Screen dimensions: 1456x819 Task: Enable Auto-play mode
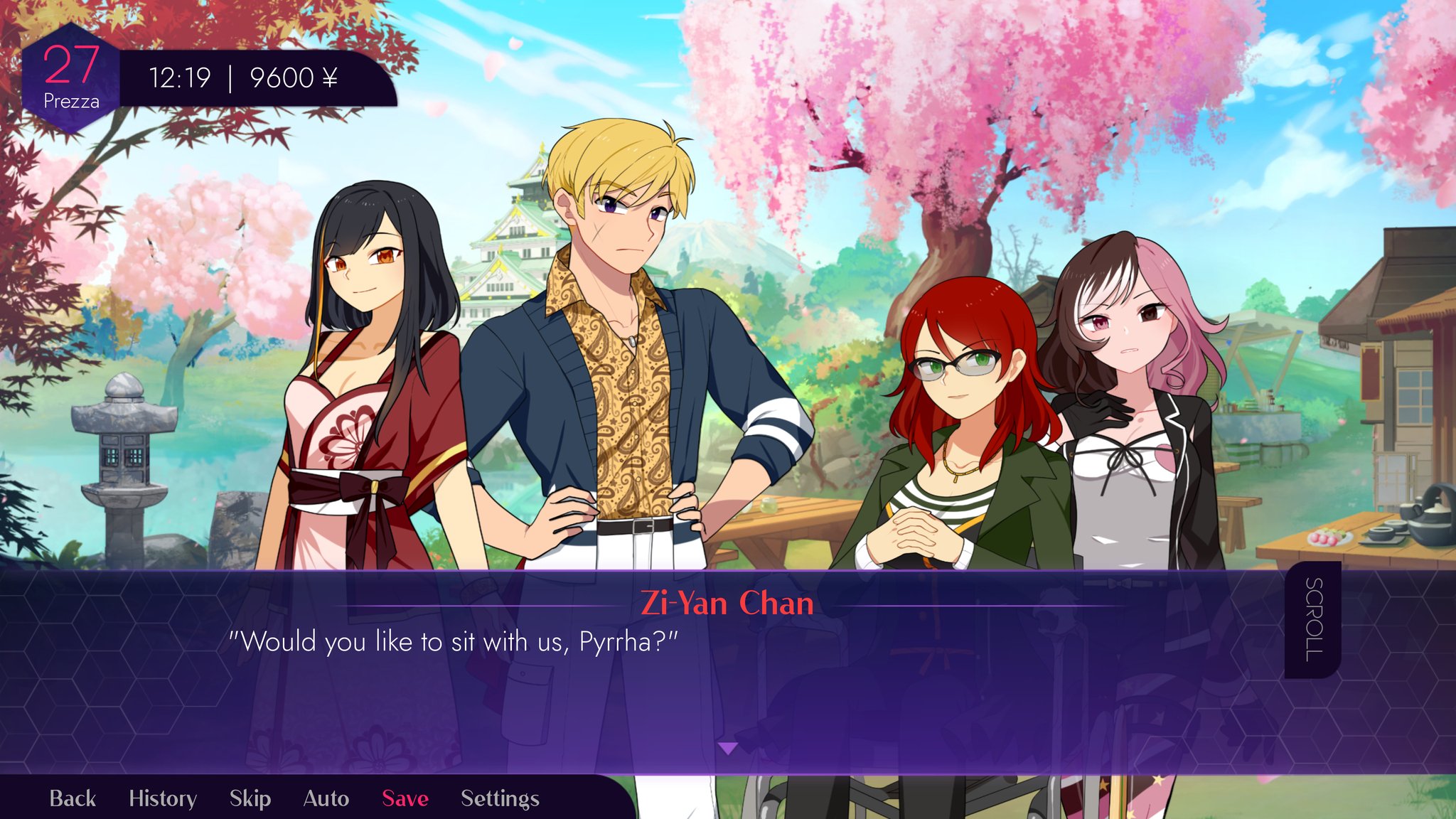[x=326, y=798]
